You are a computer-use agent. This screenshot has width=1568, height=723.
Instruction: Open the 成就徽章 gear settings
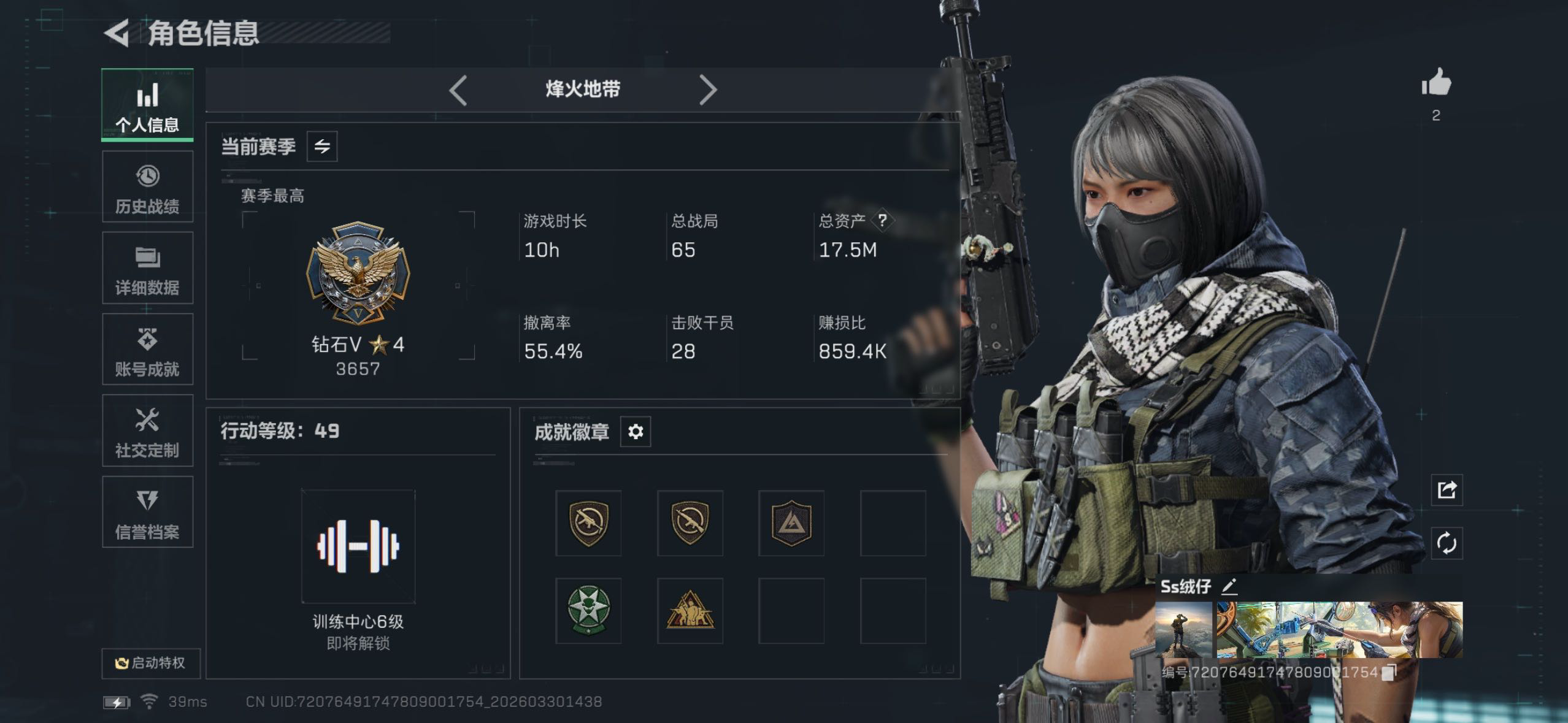click(x=636, y=432)
